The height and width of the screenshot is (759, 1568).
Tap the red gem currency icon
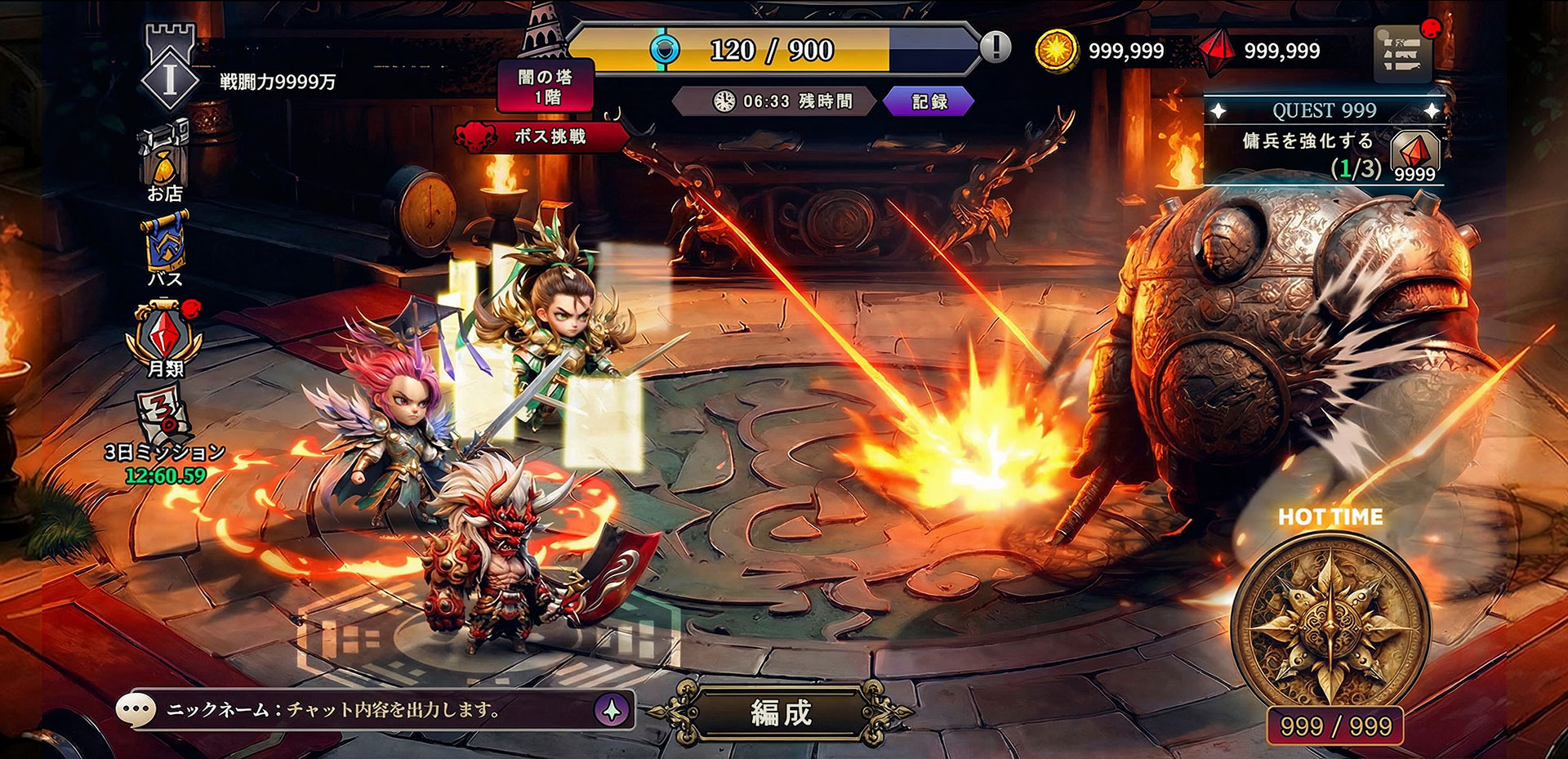point(1217,51)
